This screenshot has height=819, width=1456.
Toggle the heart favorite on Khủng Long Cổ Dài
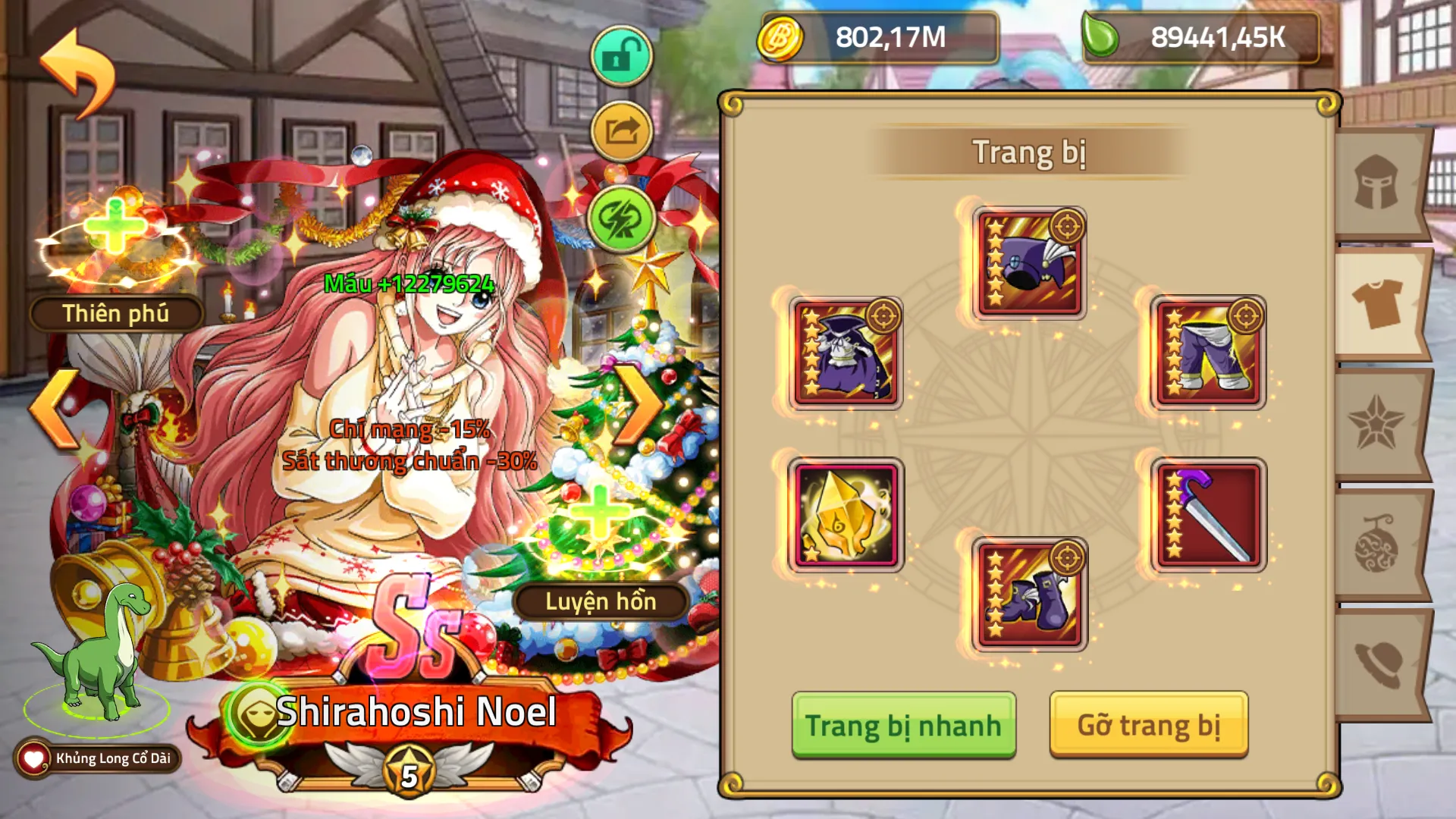(x=32, y=755)
